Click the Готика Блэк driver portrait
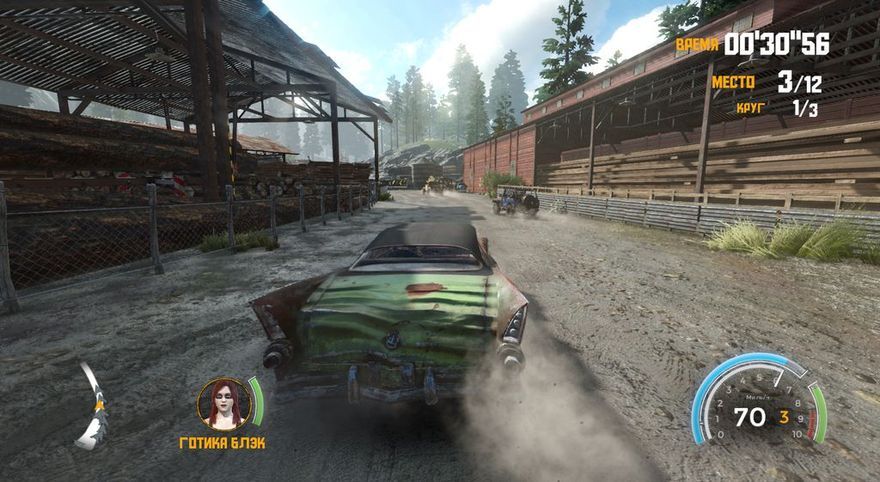This screenshot has height=482, width=880. 223,403
